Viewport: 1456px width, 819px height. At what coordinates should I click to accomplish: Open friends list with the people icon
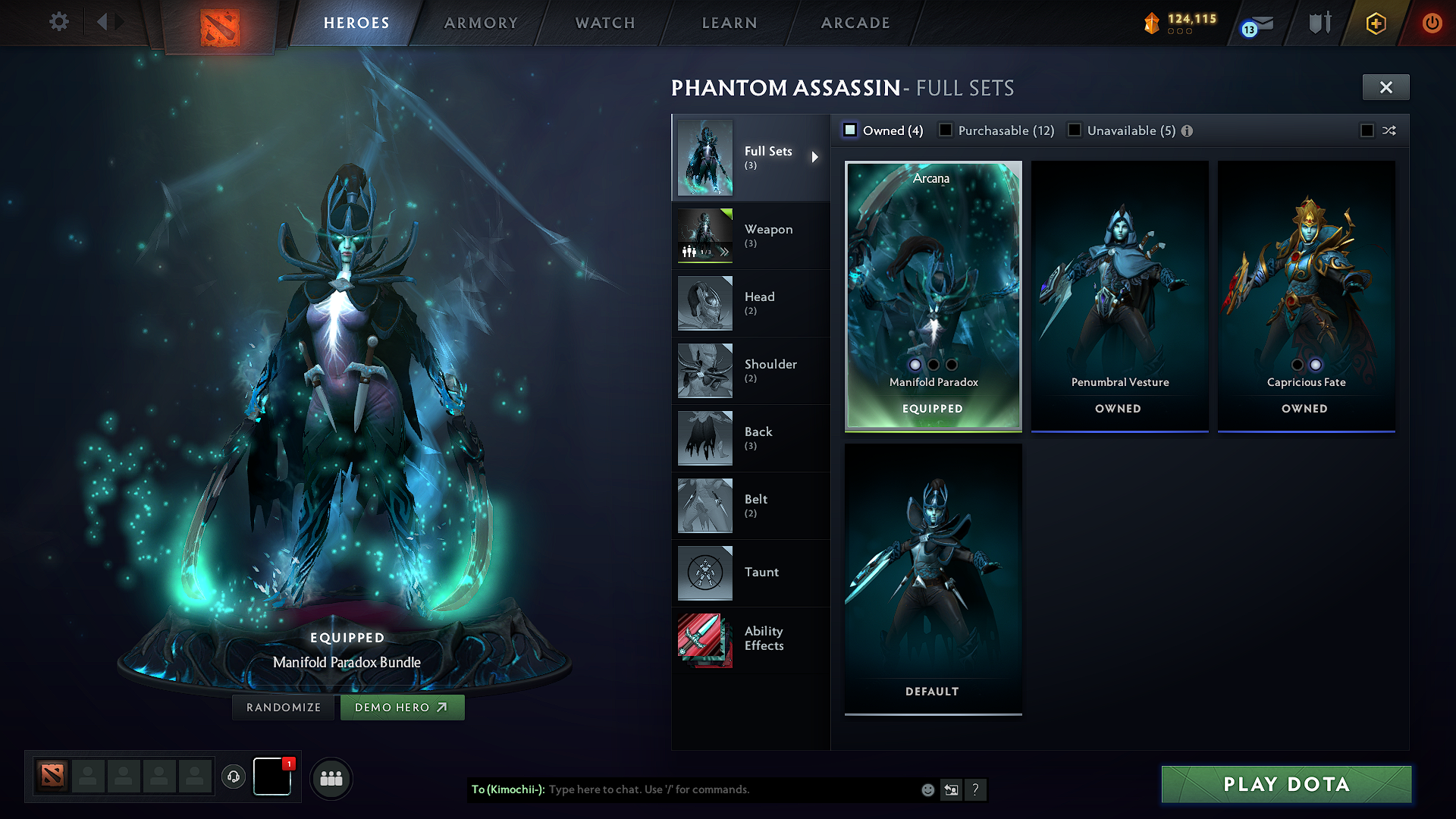(x=331, y=777)
